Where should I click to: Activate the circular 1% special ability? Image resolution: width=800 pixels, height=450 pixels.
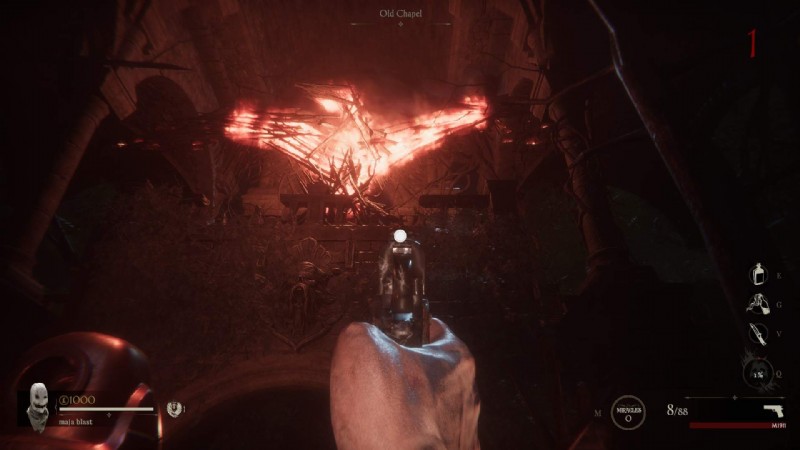[x=759, y=373]
